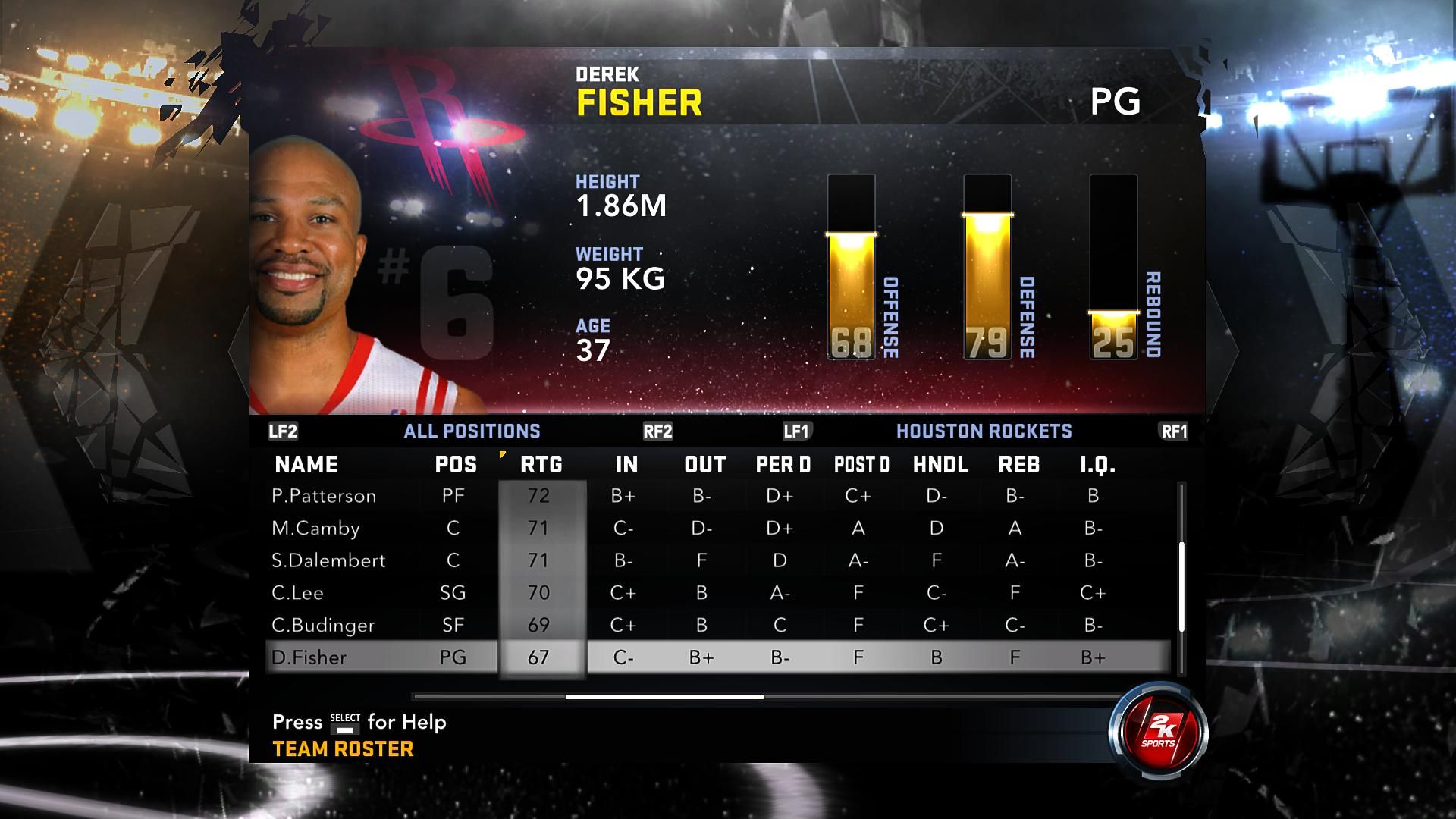
Task: Select S.Dalembert's player row
Action: pos(328,561)
